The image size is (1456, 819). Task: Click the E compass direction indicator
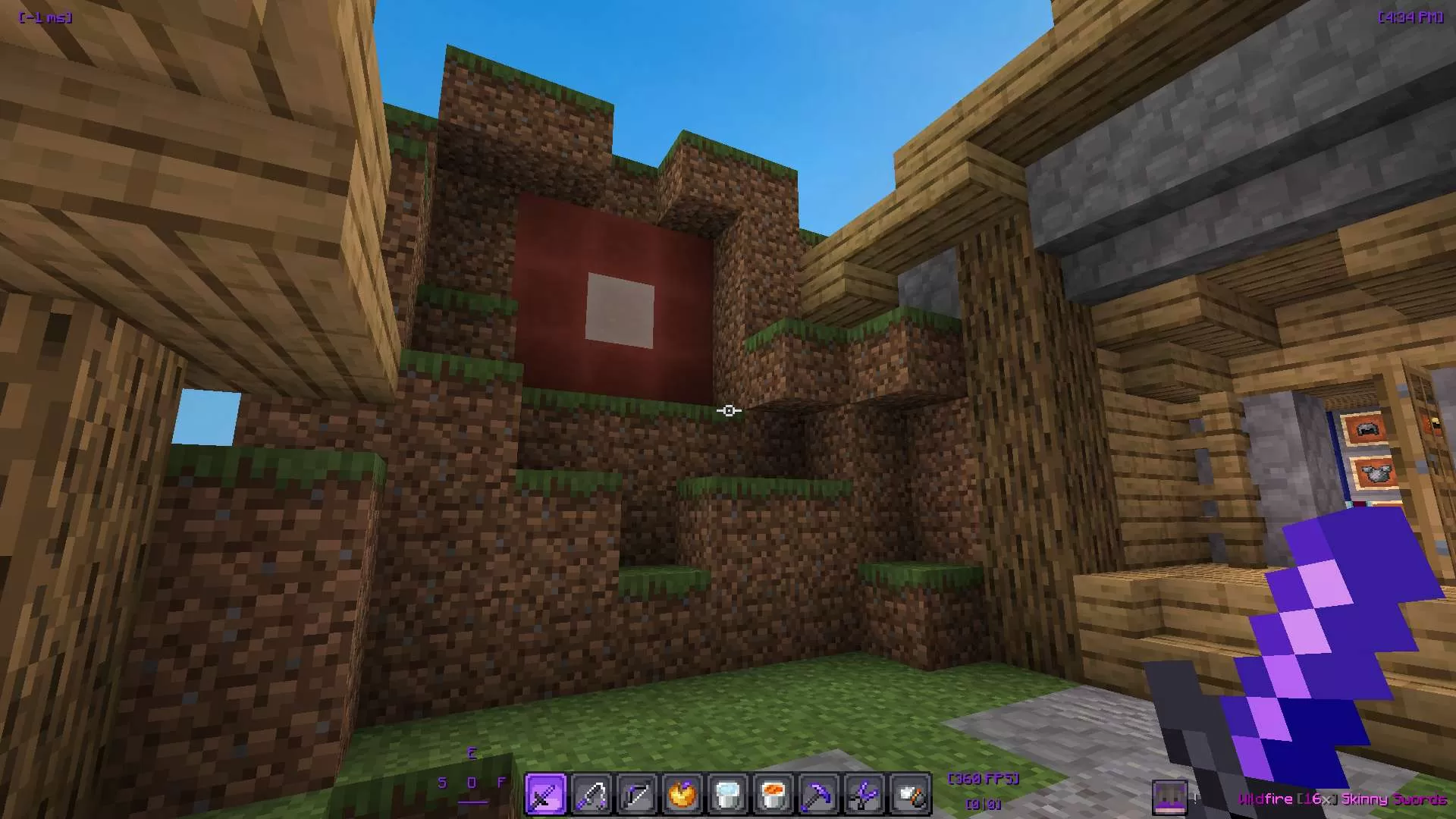pos(471,753)
